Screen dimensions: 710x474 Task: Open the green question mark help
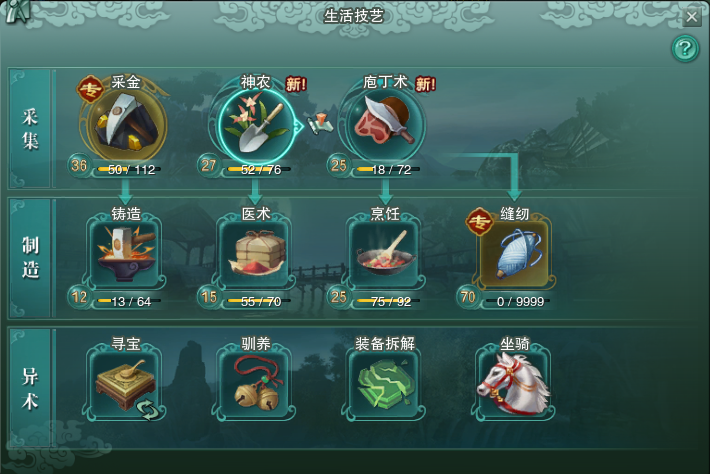pos(684,48)
